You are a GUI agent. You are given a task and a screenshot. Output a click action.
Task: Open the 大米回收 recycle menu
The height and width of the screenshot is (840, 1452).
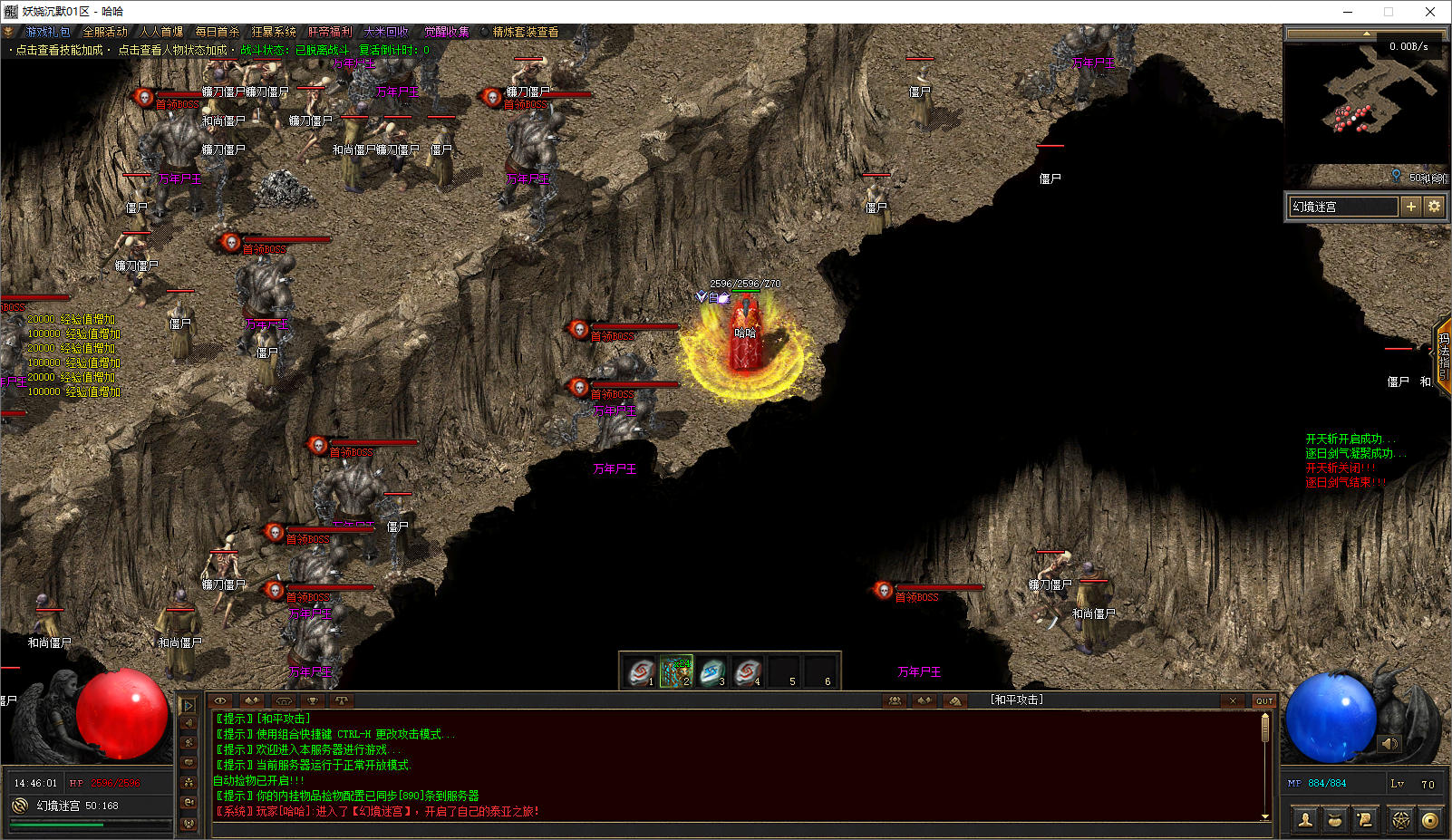tap(386, 32)
